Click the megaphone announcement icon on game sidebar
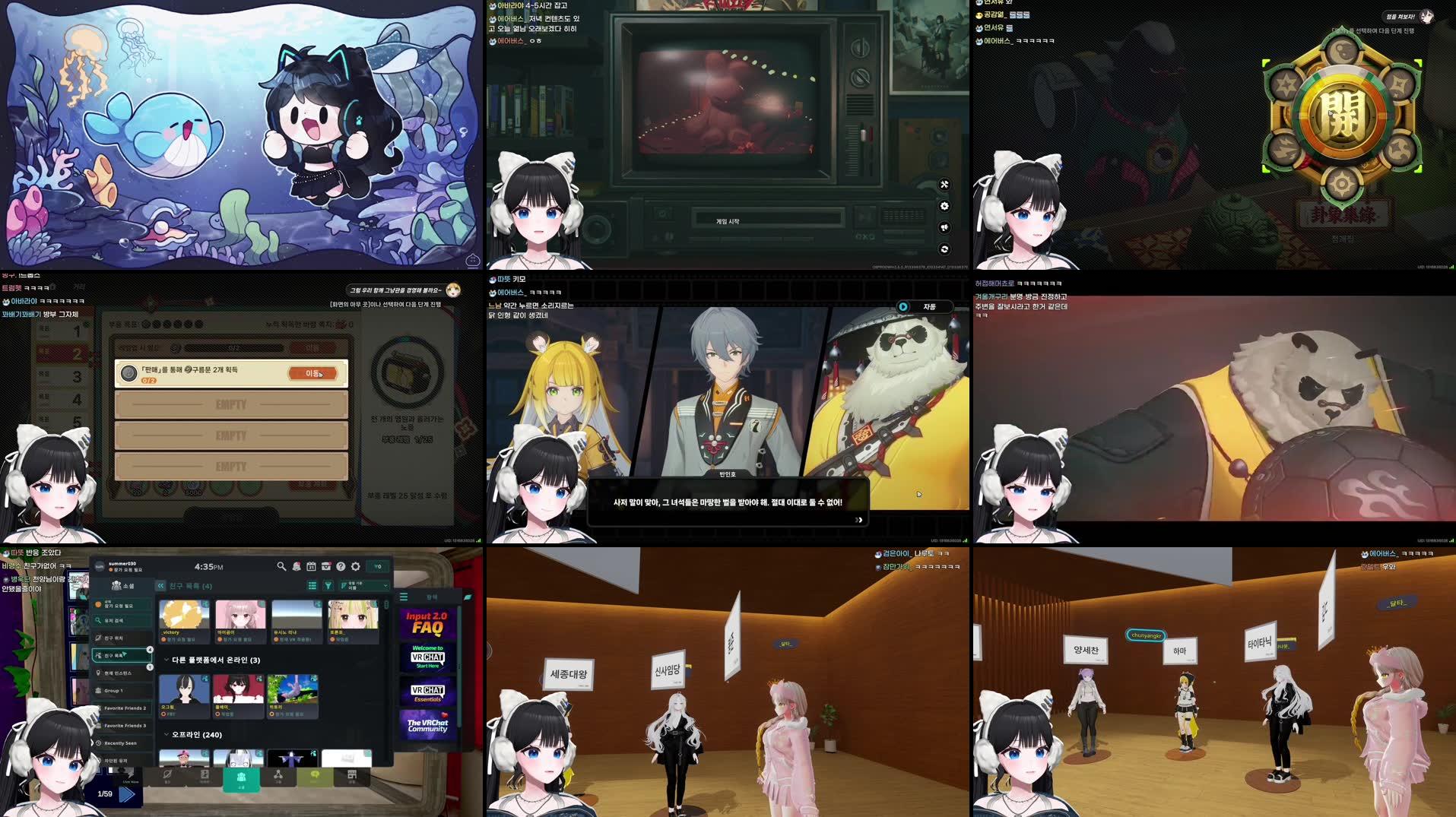 click(944, 227)
